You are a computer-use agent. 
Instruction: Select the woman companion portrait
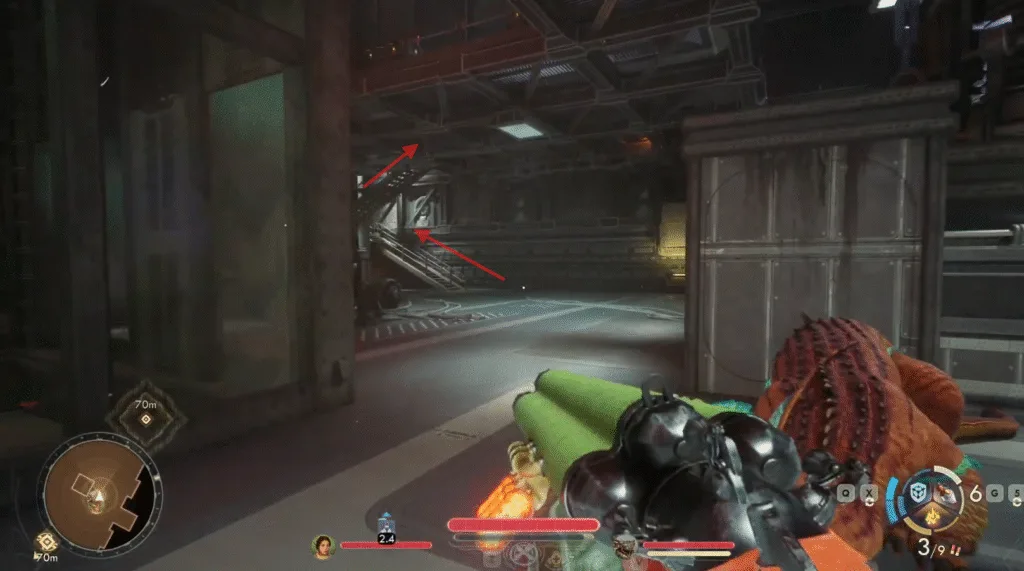[x=323, y=546]
